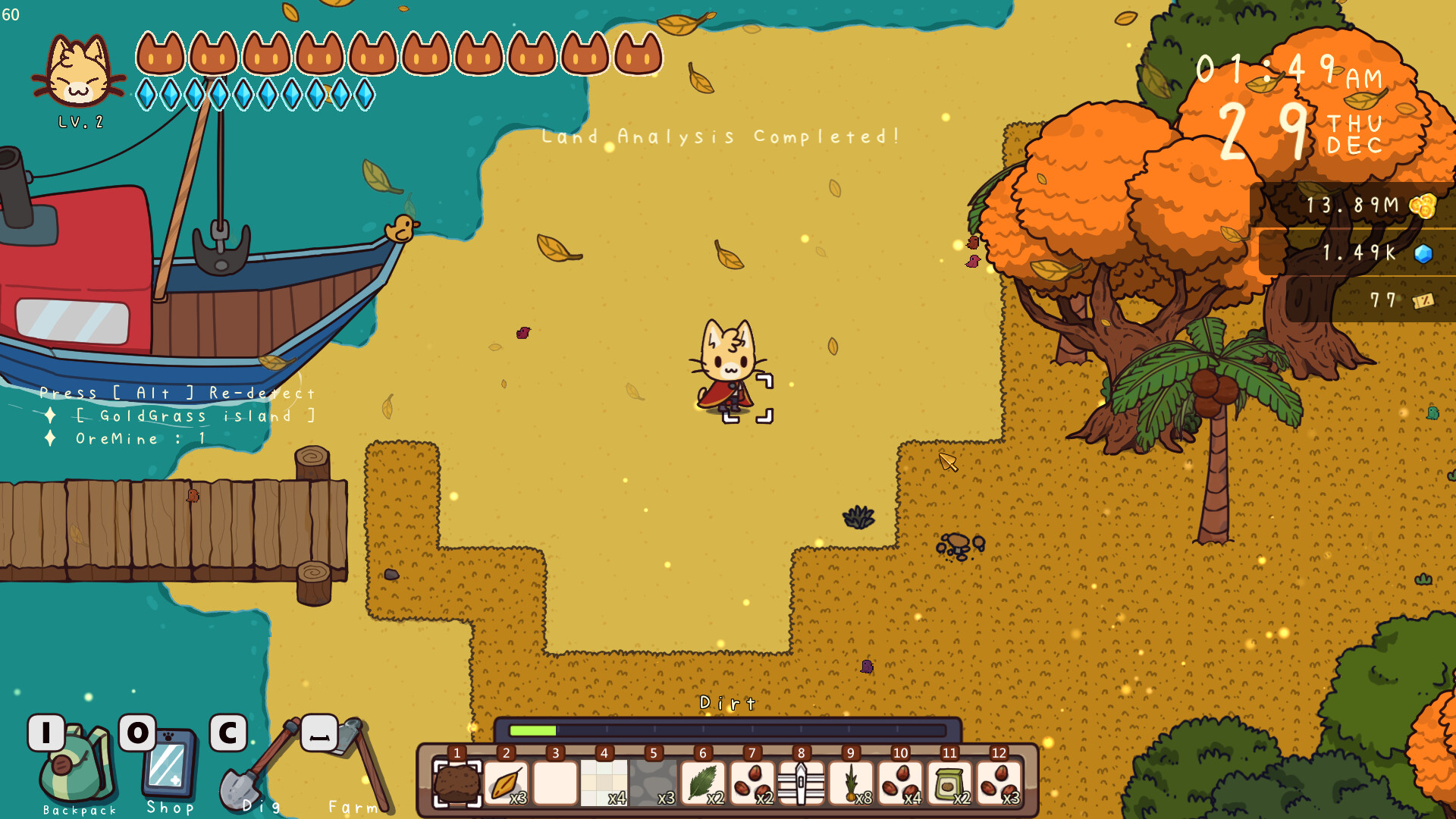Select the seed bag in hotbar slot 11
The image size is (1456, 819).
949,782
